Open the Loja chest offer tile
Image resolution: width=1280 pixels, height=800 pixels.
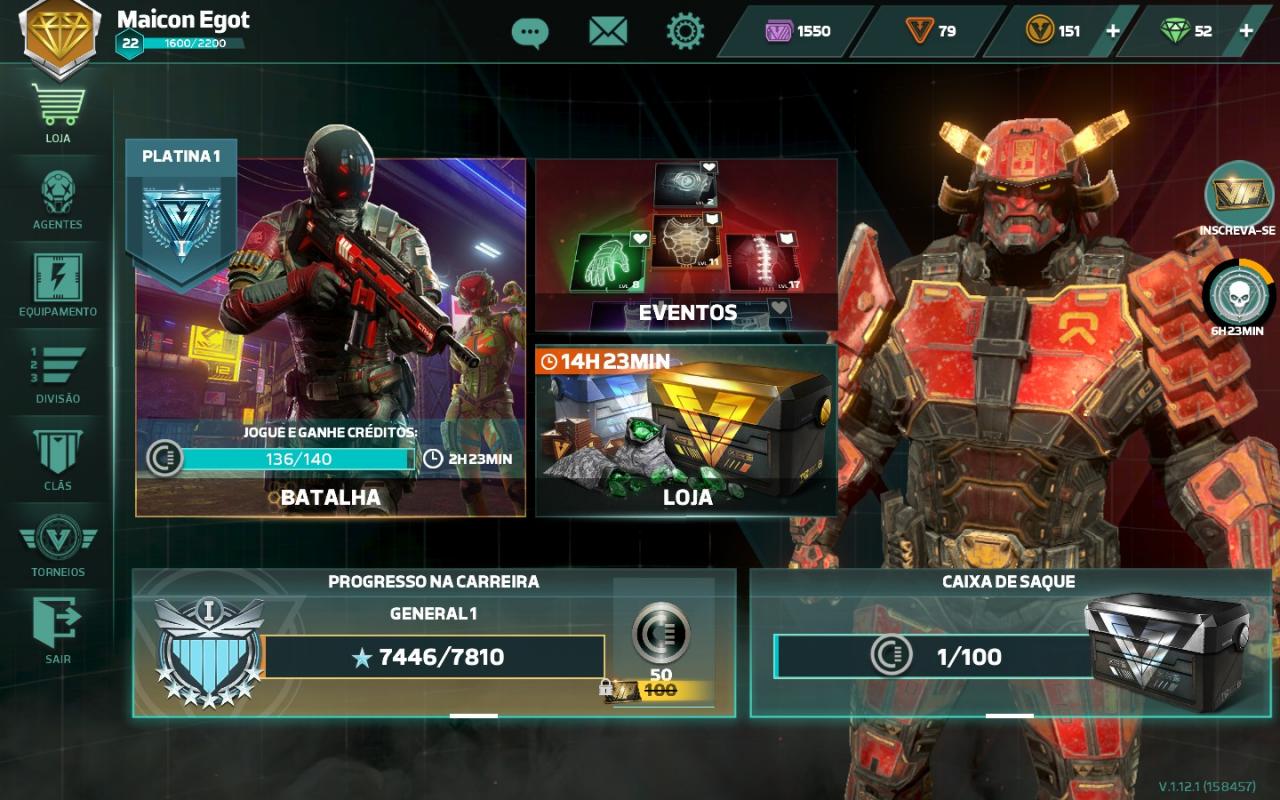(686, 430)
